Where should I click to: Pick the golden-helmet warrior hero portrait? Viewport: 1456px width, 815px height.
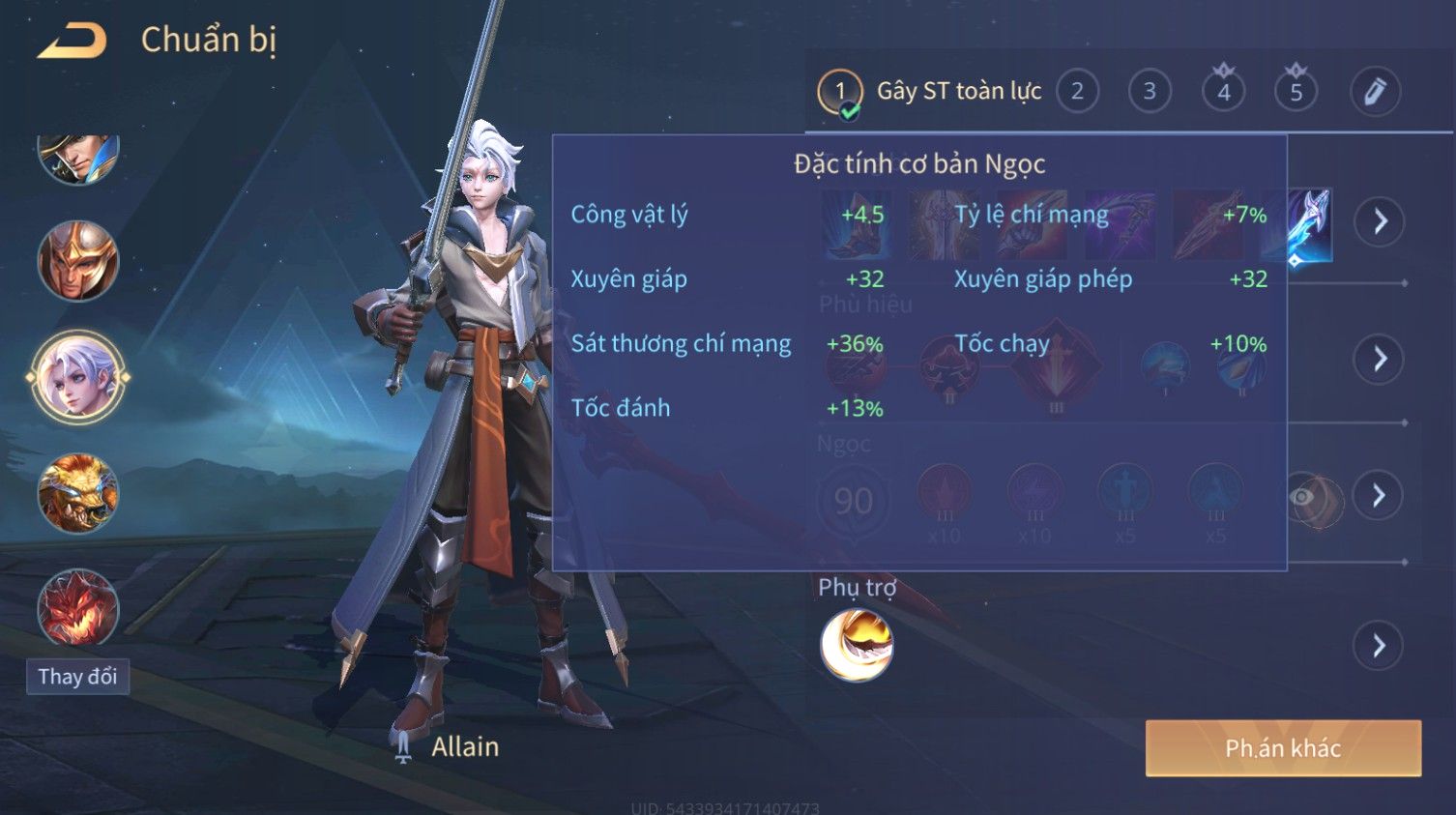[x=78, y=261]
